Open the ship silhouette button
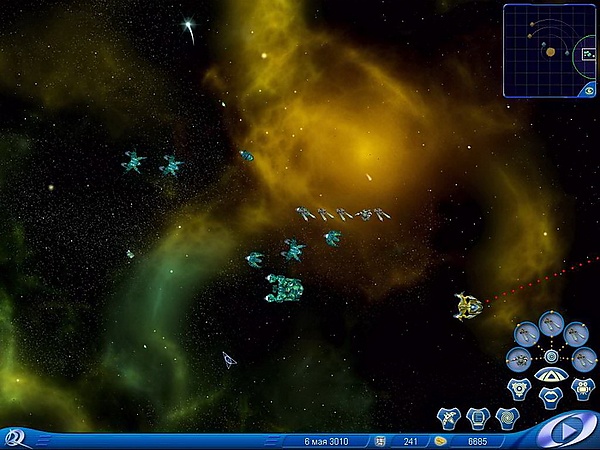This screenshot has width=600, height=450. pos(449,416)
